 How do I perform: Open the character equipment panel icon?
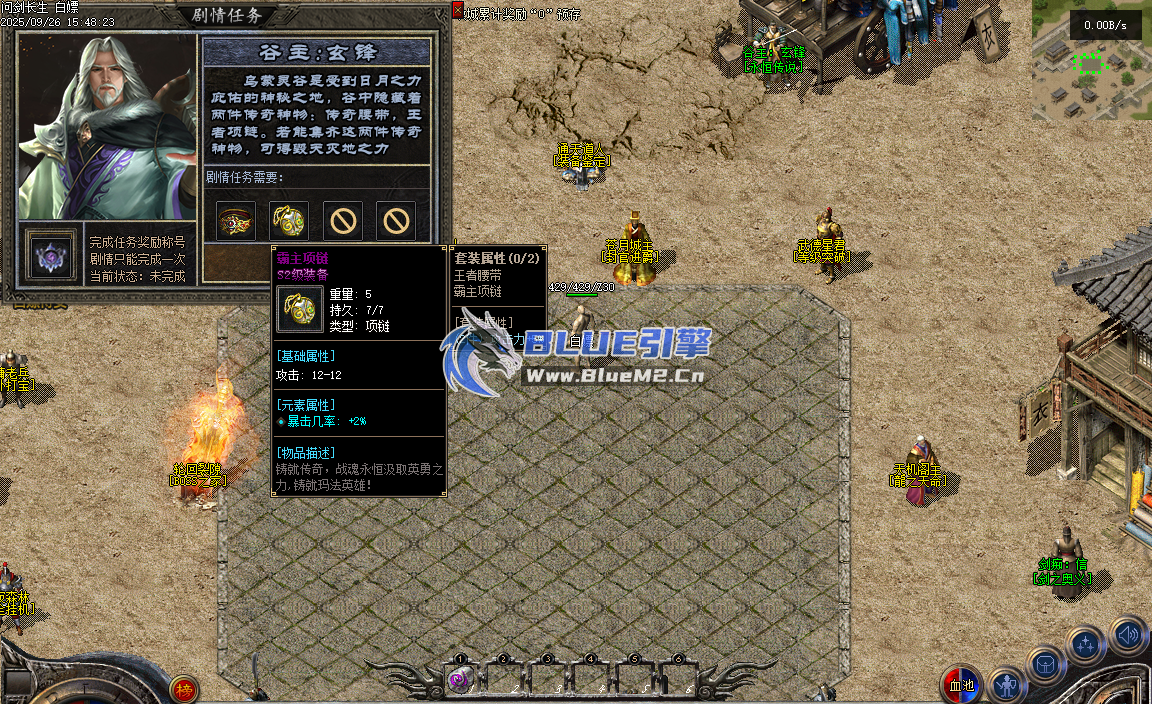coord(1007,685)
